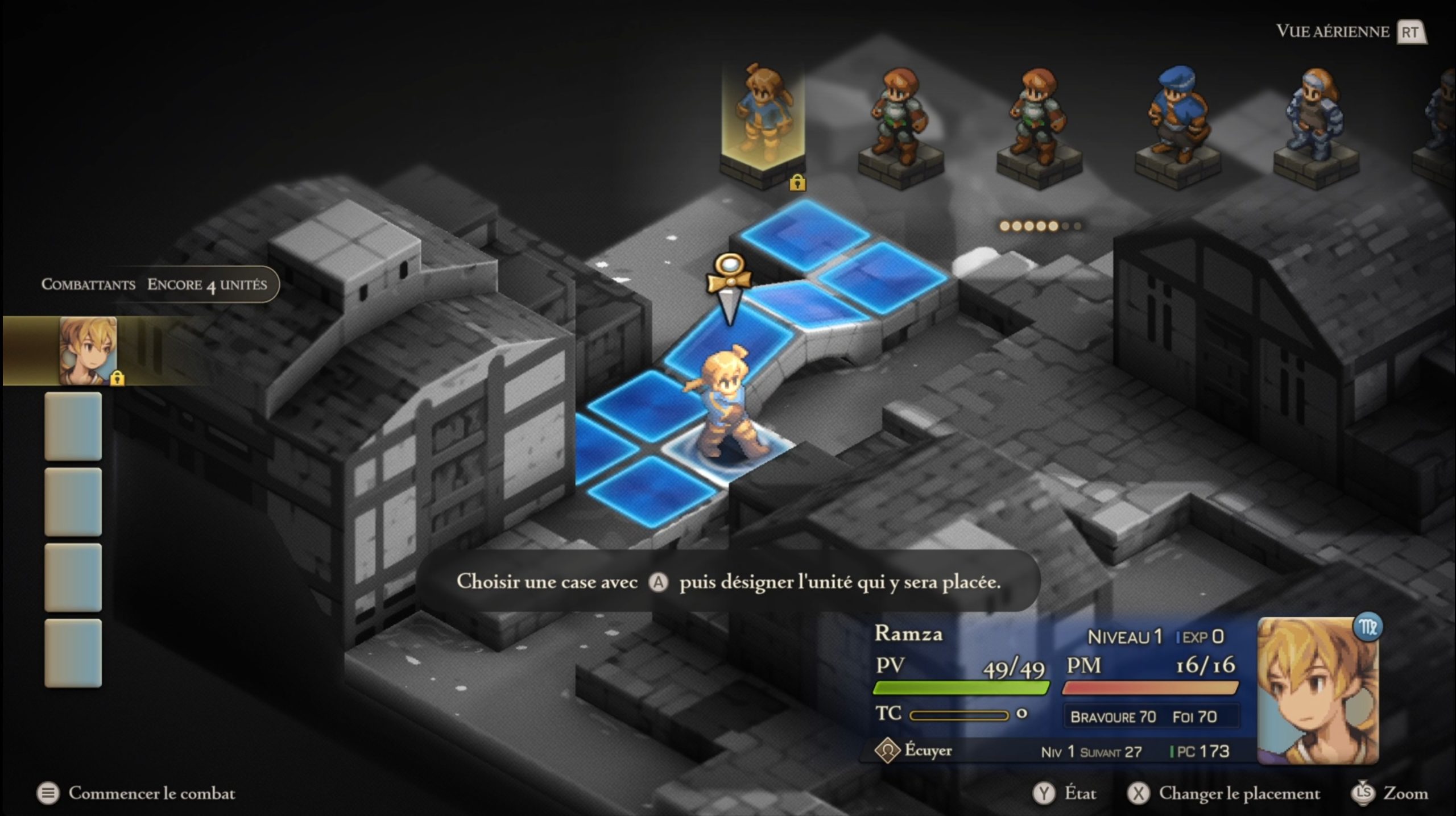1456x816 pixels.
Task: Pick the highlighted Ramza figure in the roster
Action: tap(763, 114)
